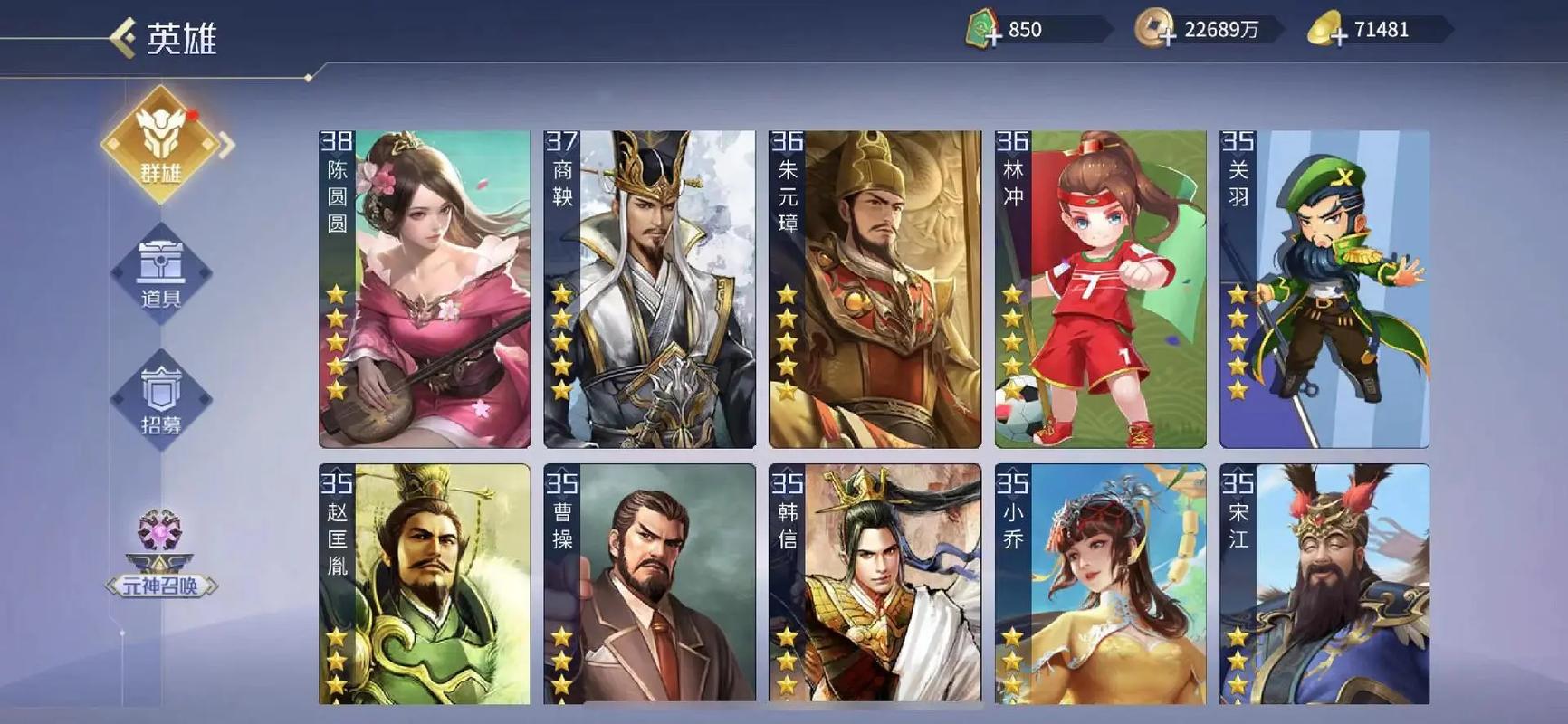Select the 赵匡胤 hero card
Viewport: 1568px width, 724px height.
(x=425, y=584)
